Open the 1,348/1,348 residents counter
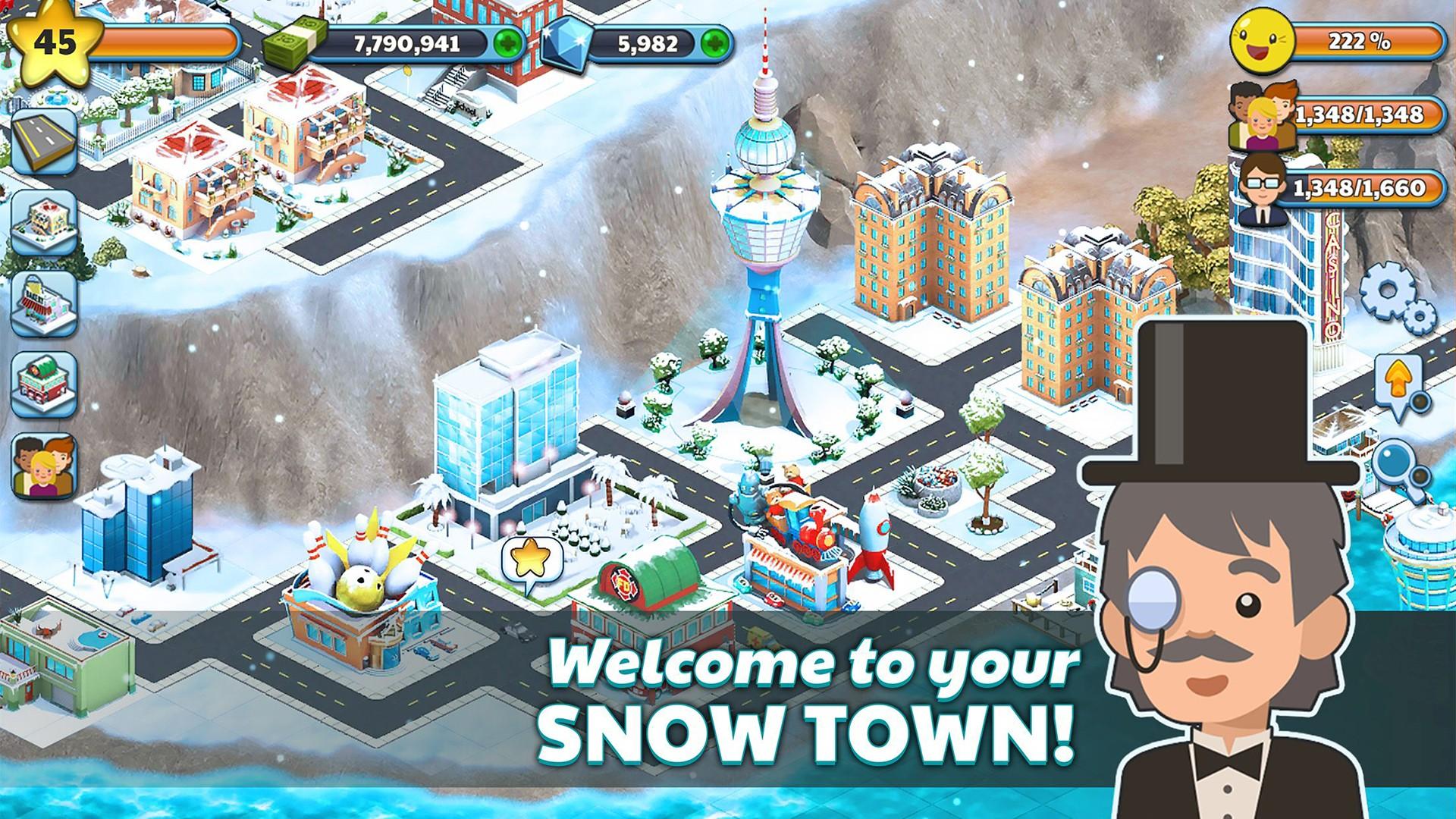 click(1357, 114)
